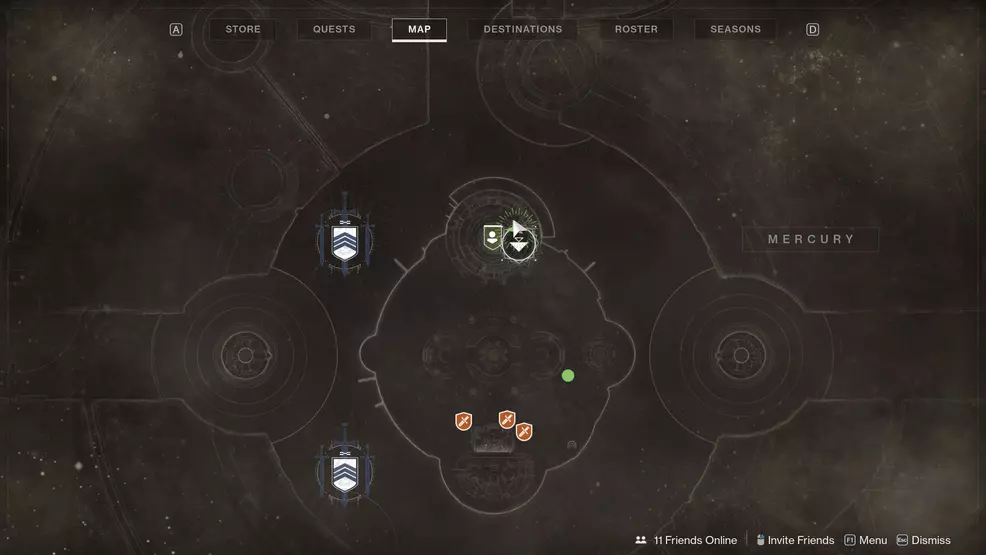Show the Roster tab
This screenshot has height=555, width=986.
click(x=636, y=30)
